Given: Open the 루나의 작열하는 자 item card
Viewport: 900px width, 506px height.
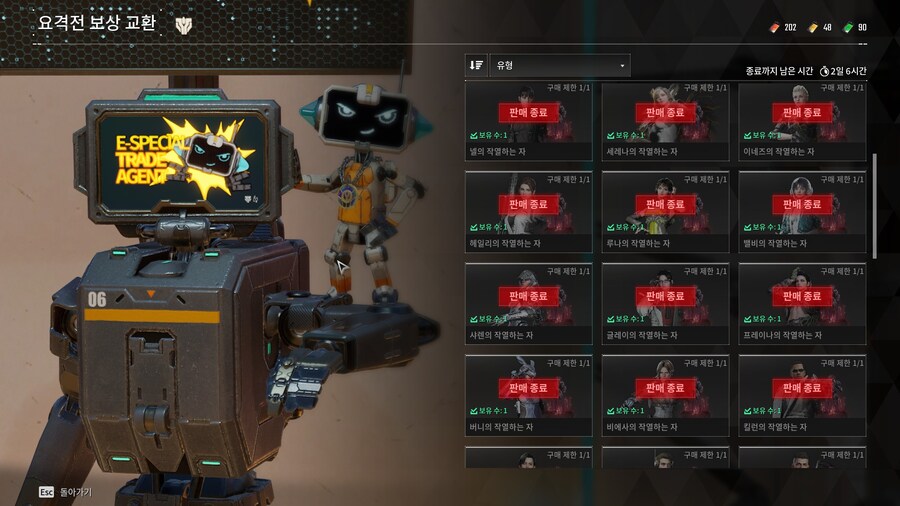Looking at the screenshot, I should tap(665, 212).
